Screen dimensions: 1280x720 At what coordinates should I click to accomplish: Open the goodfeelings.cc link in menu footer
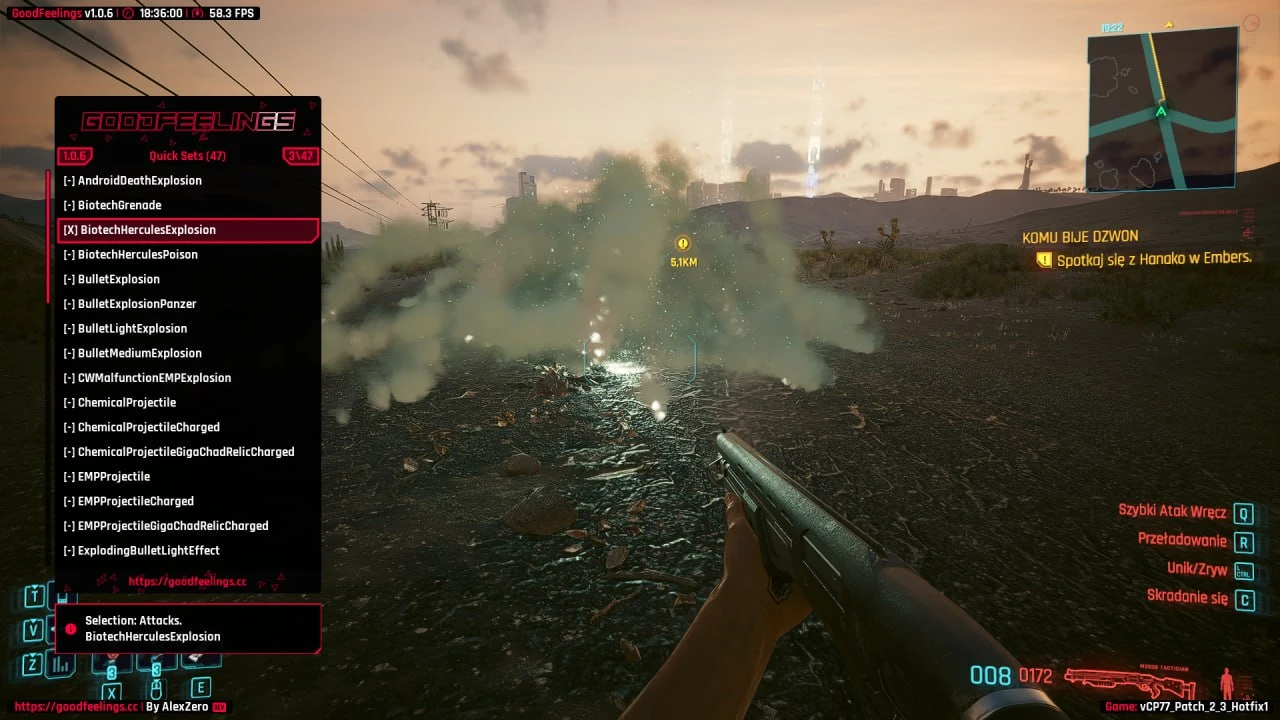(x=187, y=581)
